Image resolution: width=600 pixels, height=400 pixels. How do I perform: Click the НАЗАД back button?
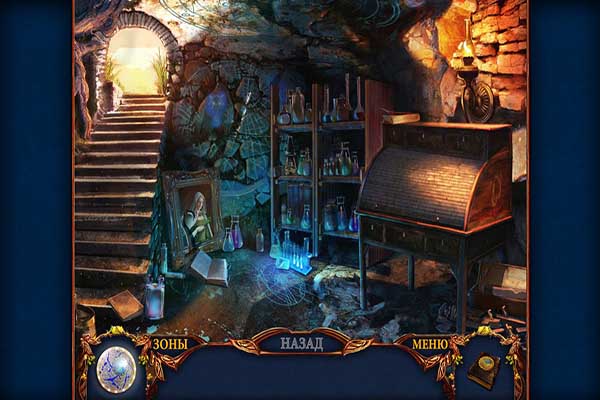301,343
